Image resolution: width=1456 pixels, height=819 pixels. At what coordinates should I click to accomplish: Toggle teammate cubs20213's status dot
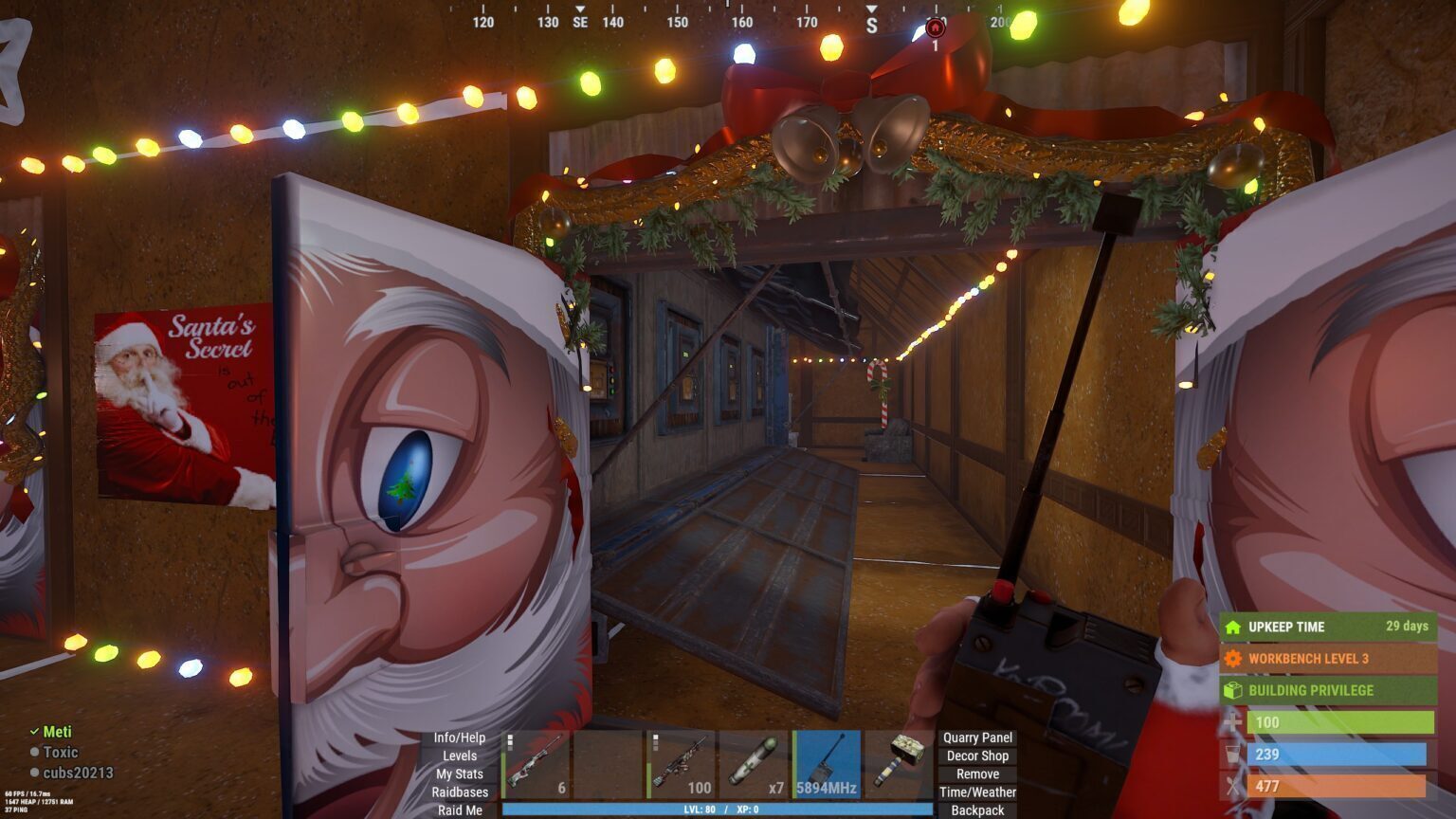coord(35,773)
